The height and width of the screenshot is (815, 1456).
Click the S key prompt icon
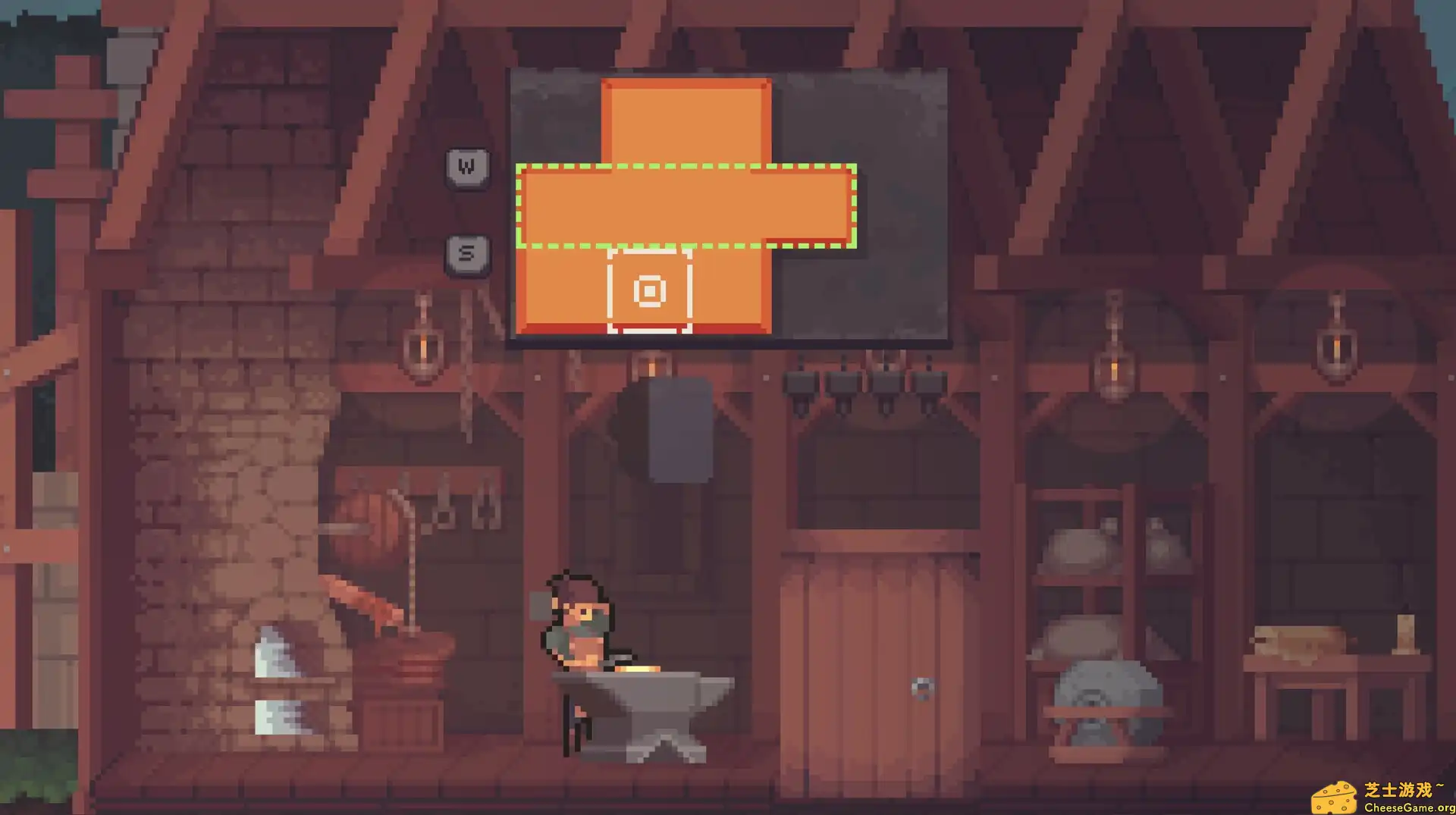pyautogui.click(x=465, y=252)
